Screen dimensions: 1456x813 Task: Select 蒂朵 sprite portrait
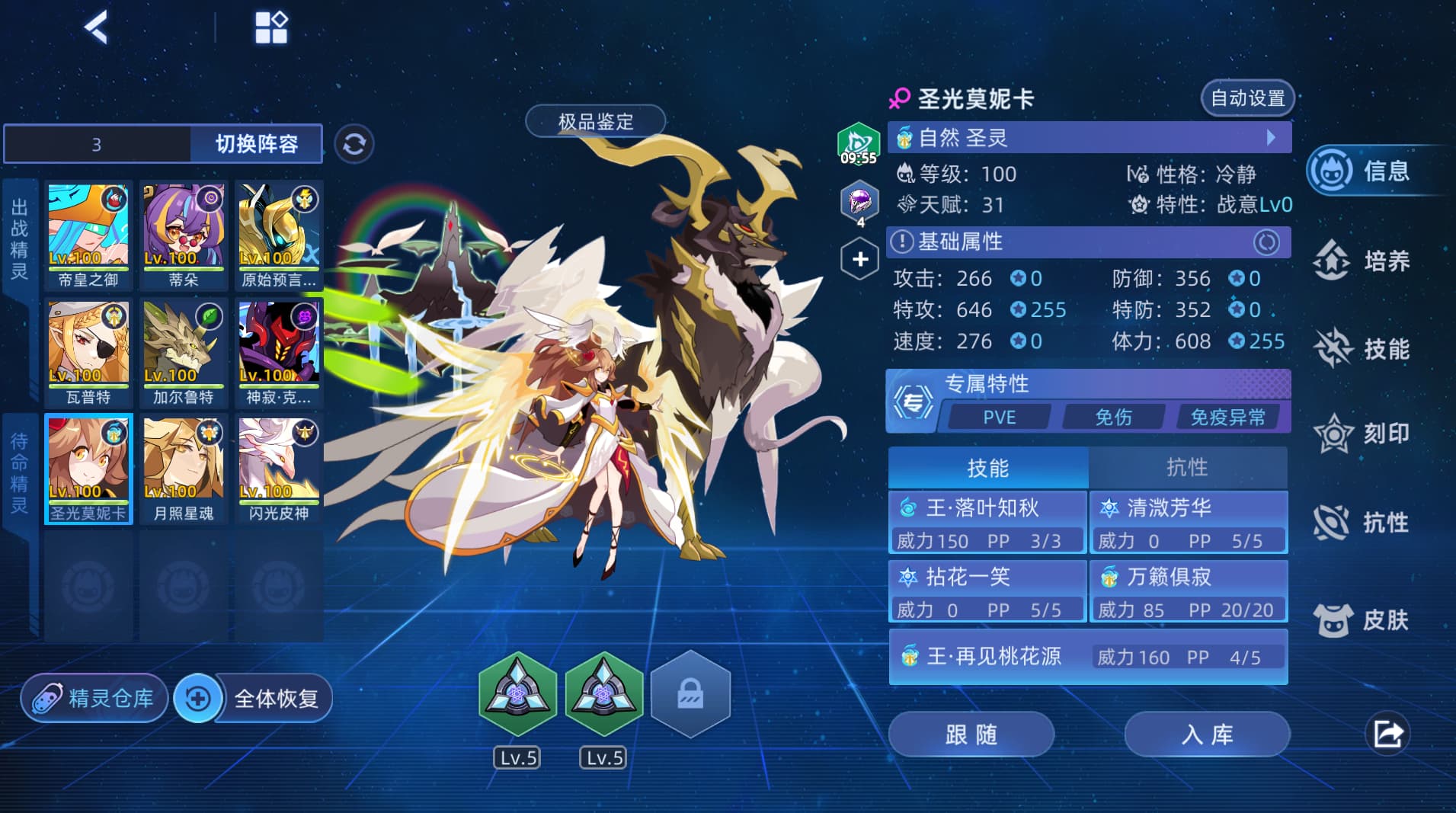[x=183, y=235]
